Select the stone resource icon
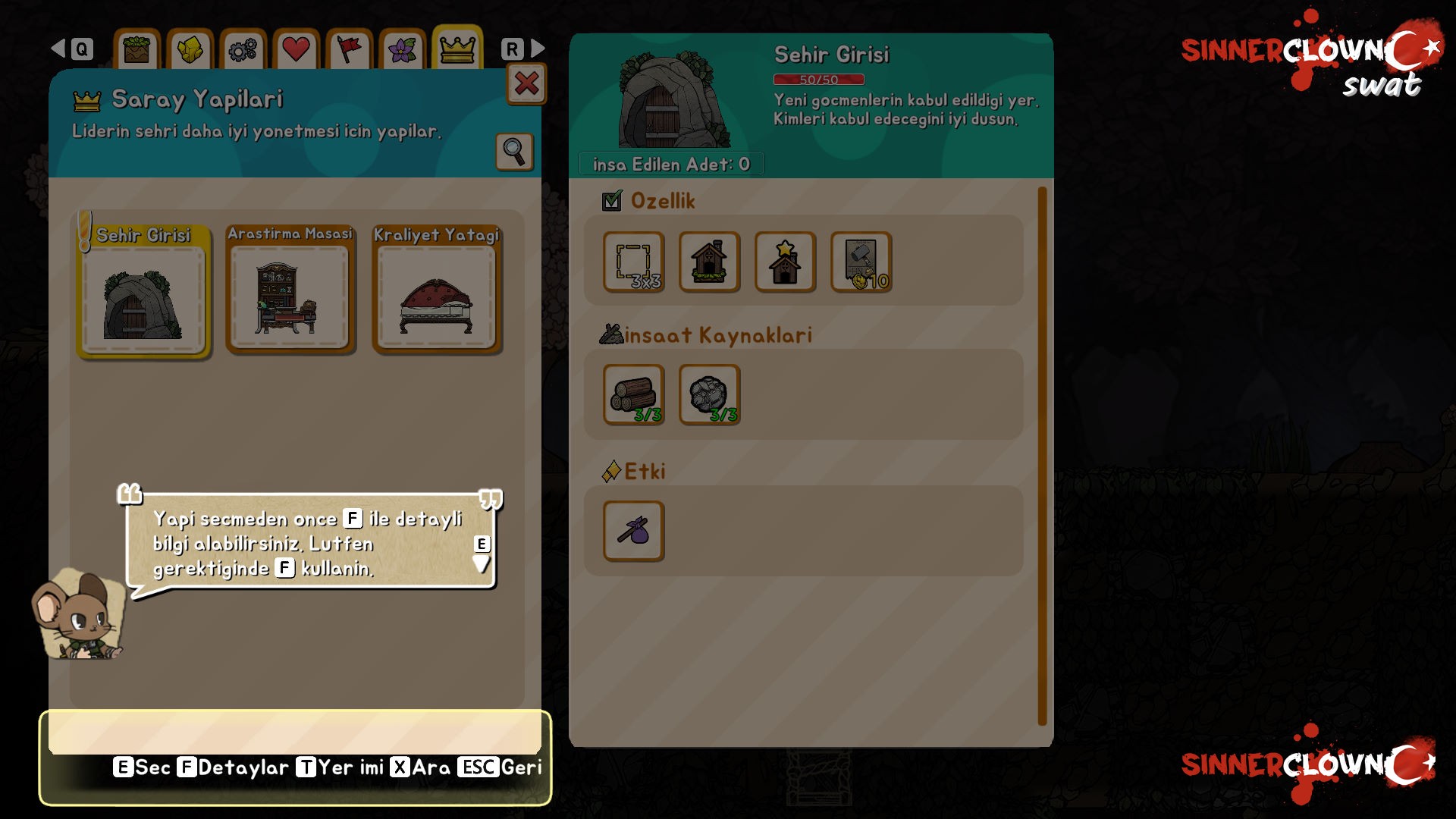The height and width of the screenshot is (819, 1456). 710,395
